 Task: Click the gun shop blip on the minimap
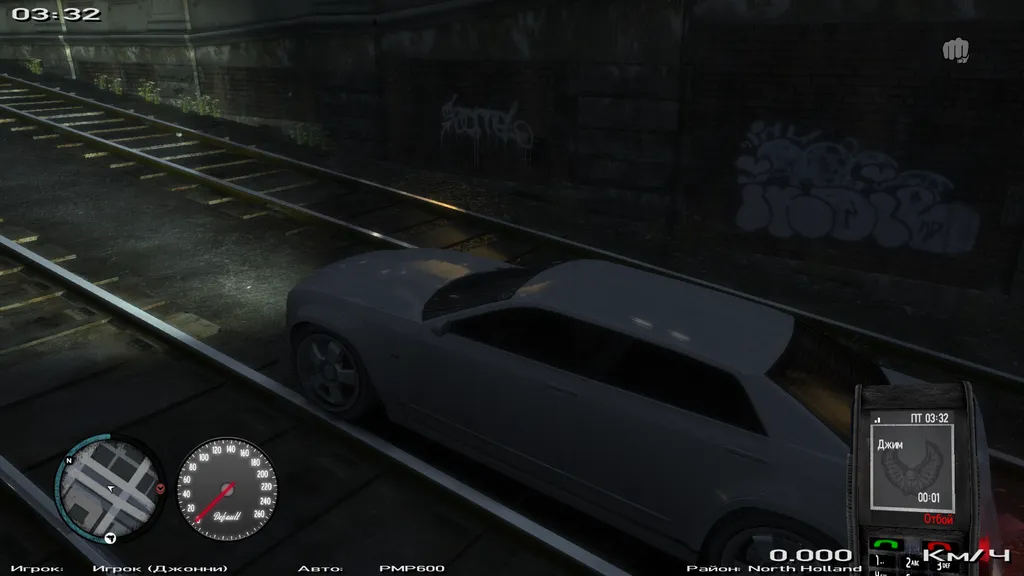point(112,538)
